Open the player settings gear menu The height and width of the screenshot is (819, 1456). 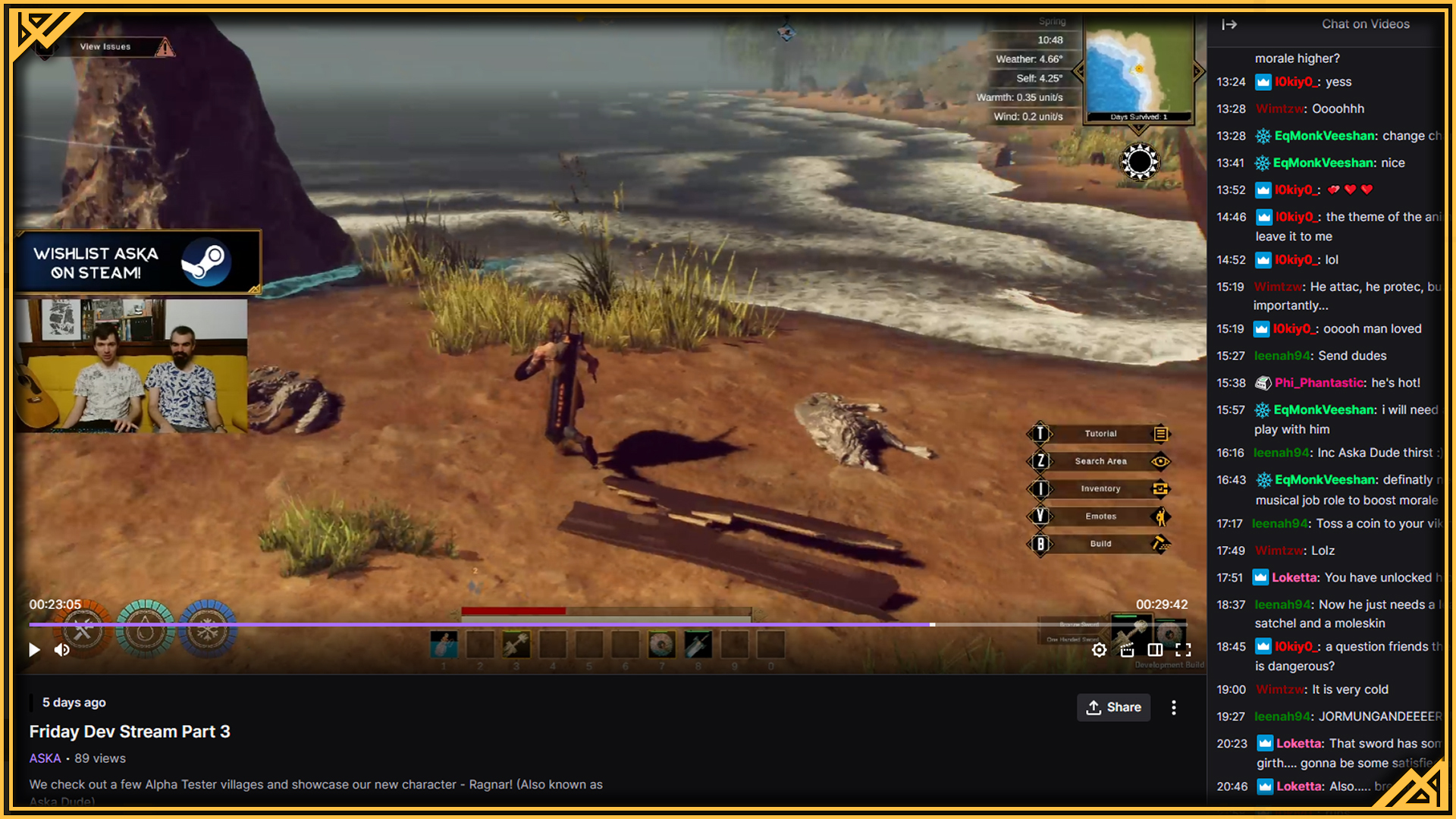coord(1099,650)
